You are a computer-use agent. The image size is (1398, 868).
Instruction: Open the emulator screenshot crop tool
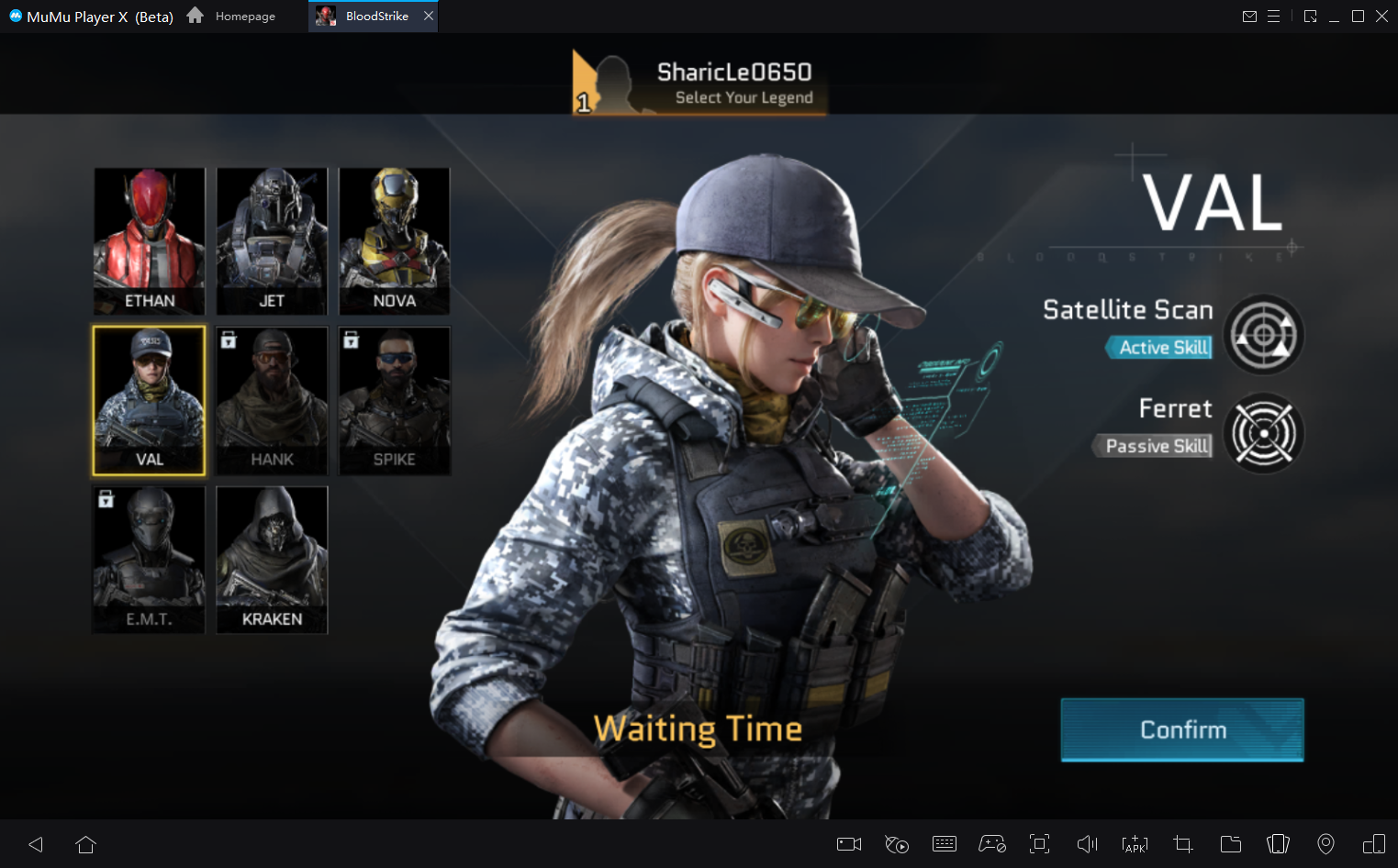point(1183,844)
